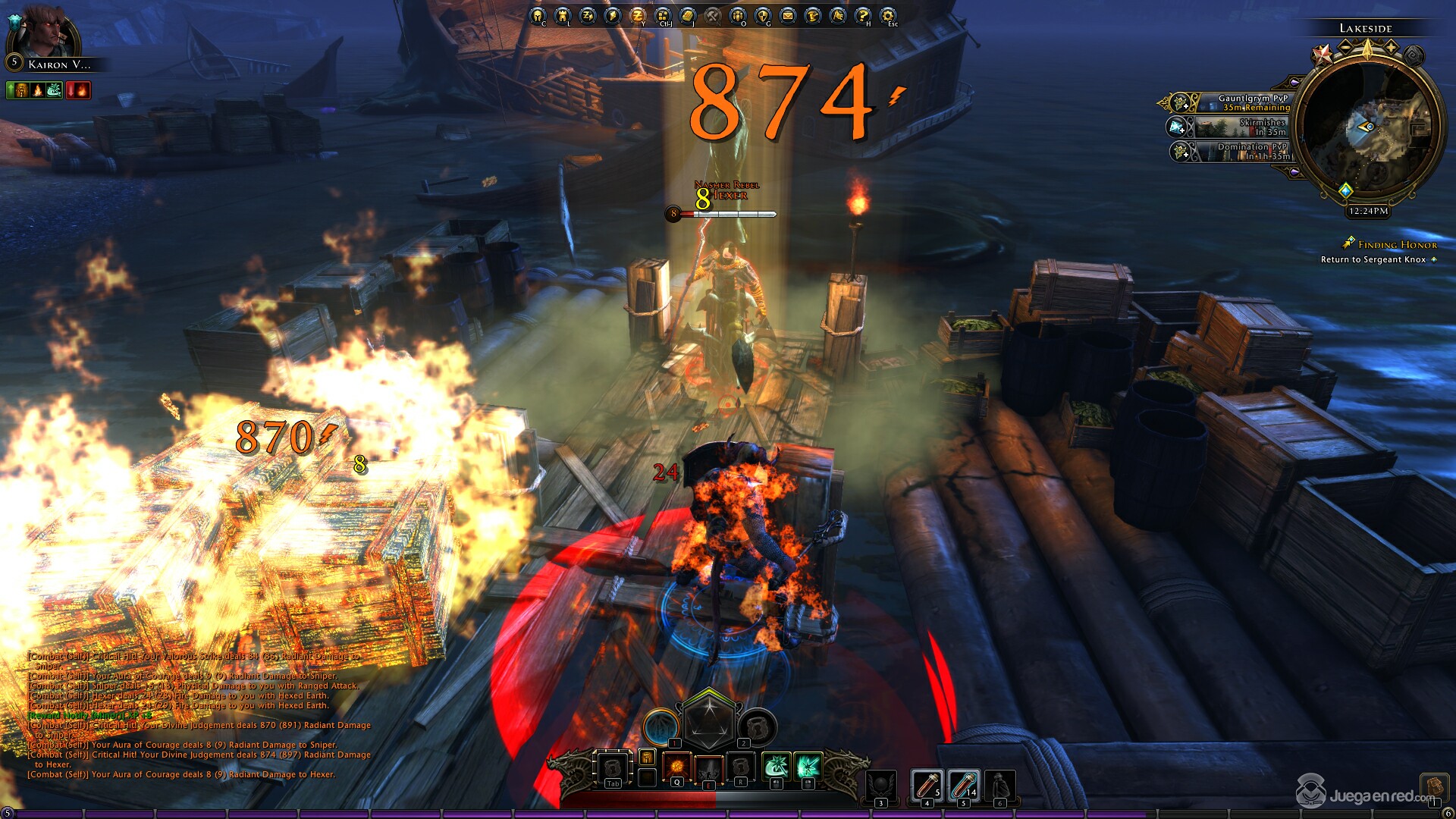The height and width of the screenshot is (819, 1456).
Task: Open the gold bars journal icon
Action: click(x=687, y=15)
